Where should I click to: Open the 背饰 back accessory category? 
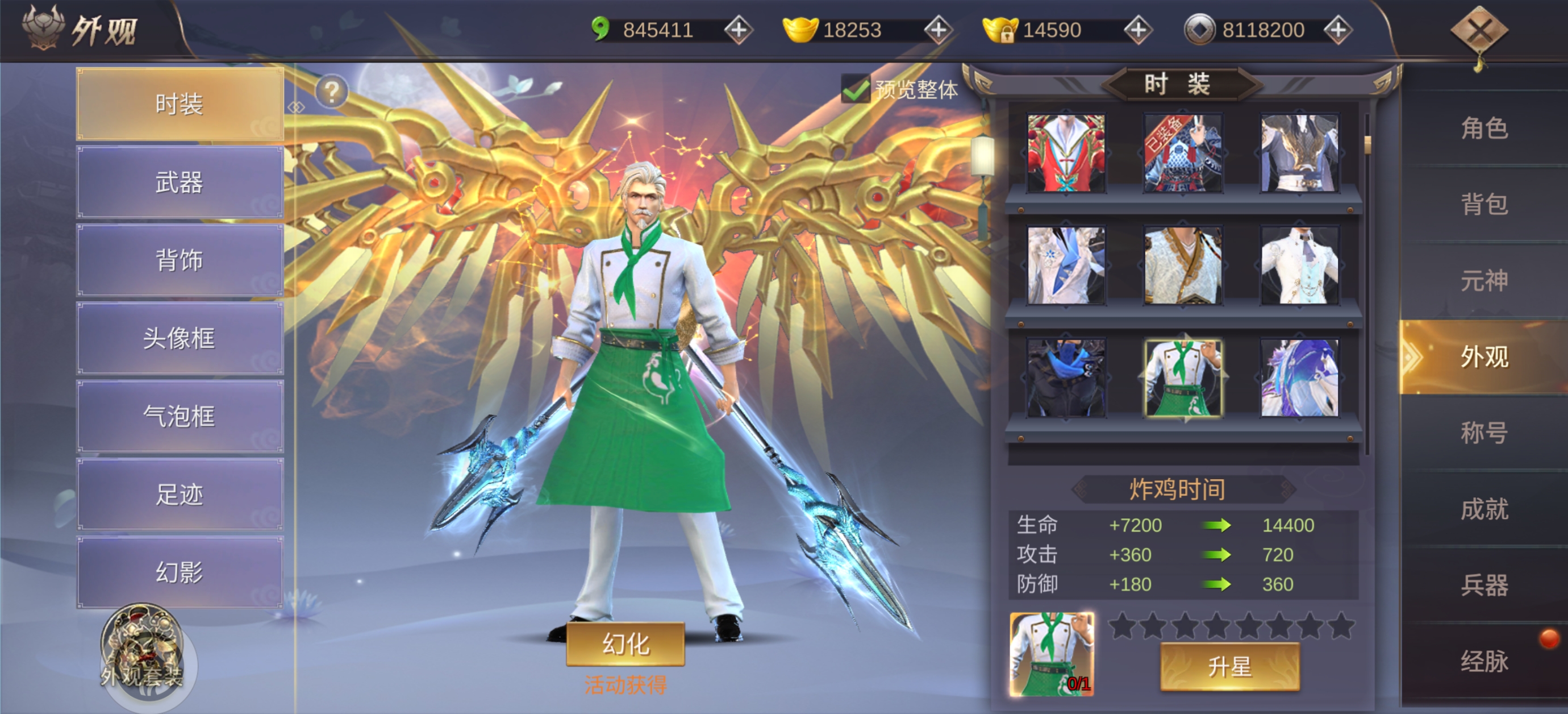[x=180, y=260]
